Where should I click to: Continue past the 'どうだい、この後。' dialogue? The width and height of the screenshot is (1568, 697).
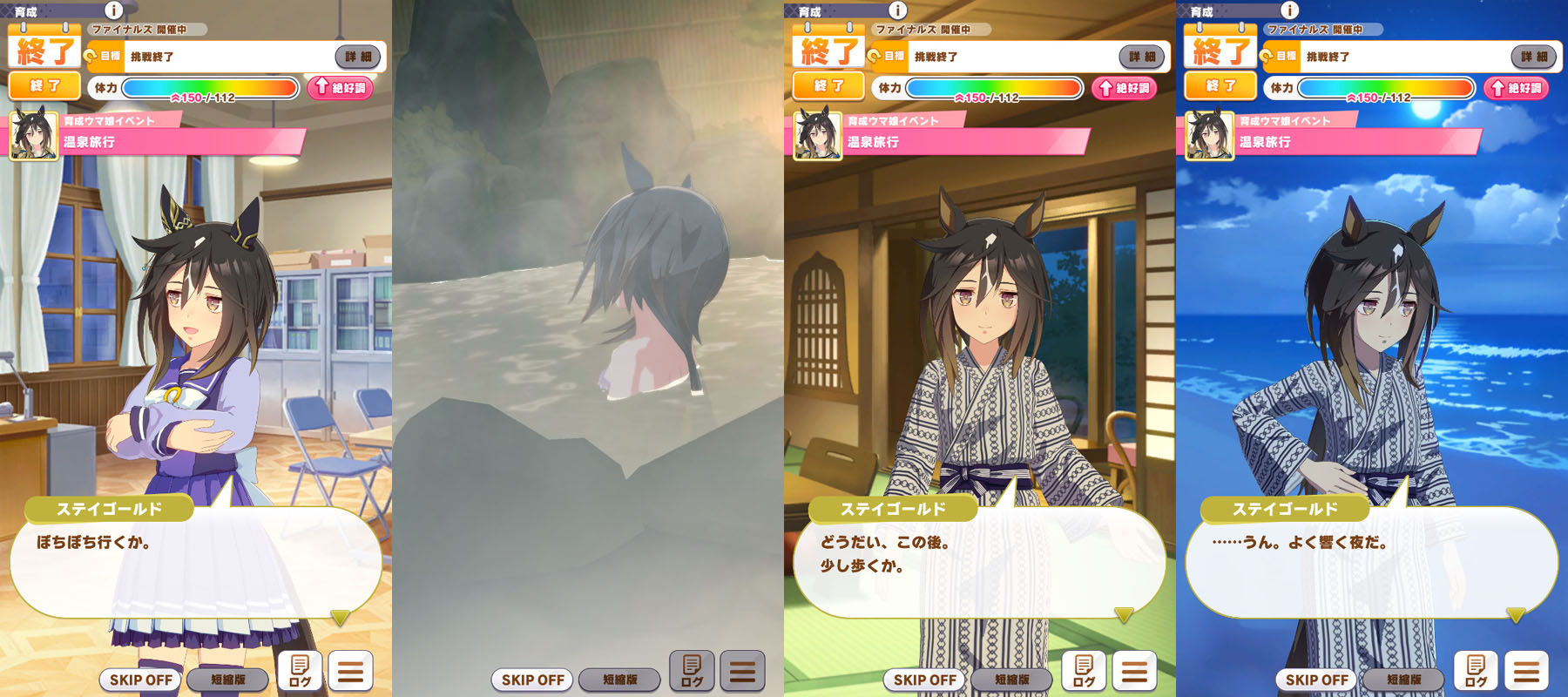[1124, 615]
